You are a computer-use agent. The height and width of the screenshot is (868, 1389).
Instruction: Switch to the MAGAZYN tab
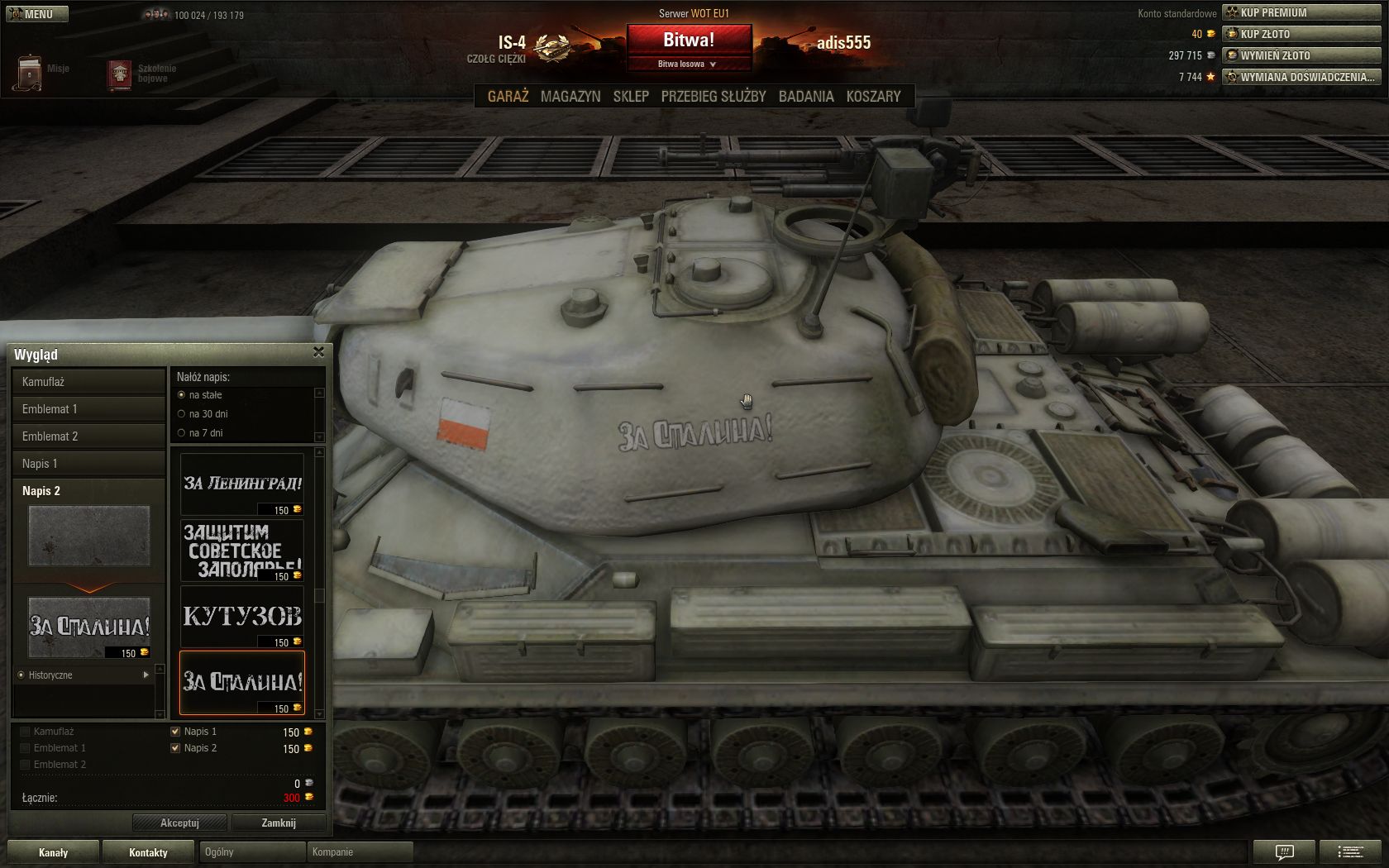coord(570,97)
